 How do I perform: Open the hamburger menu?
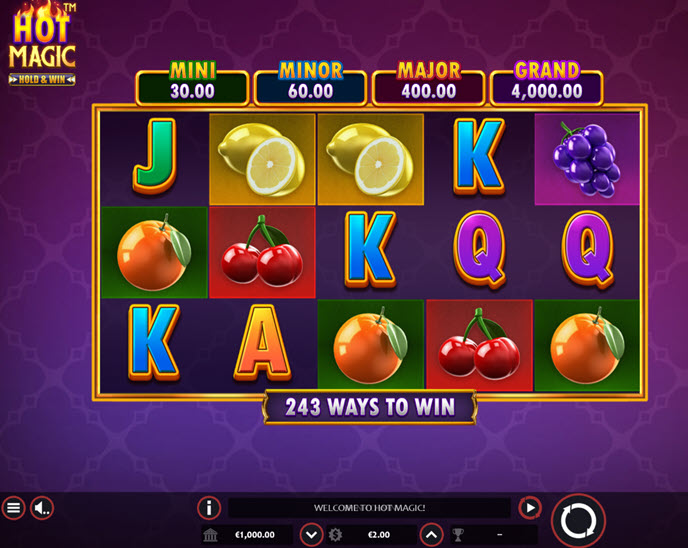(13, 508)
